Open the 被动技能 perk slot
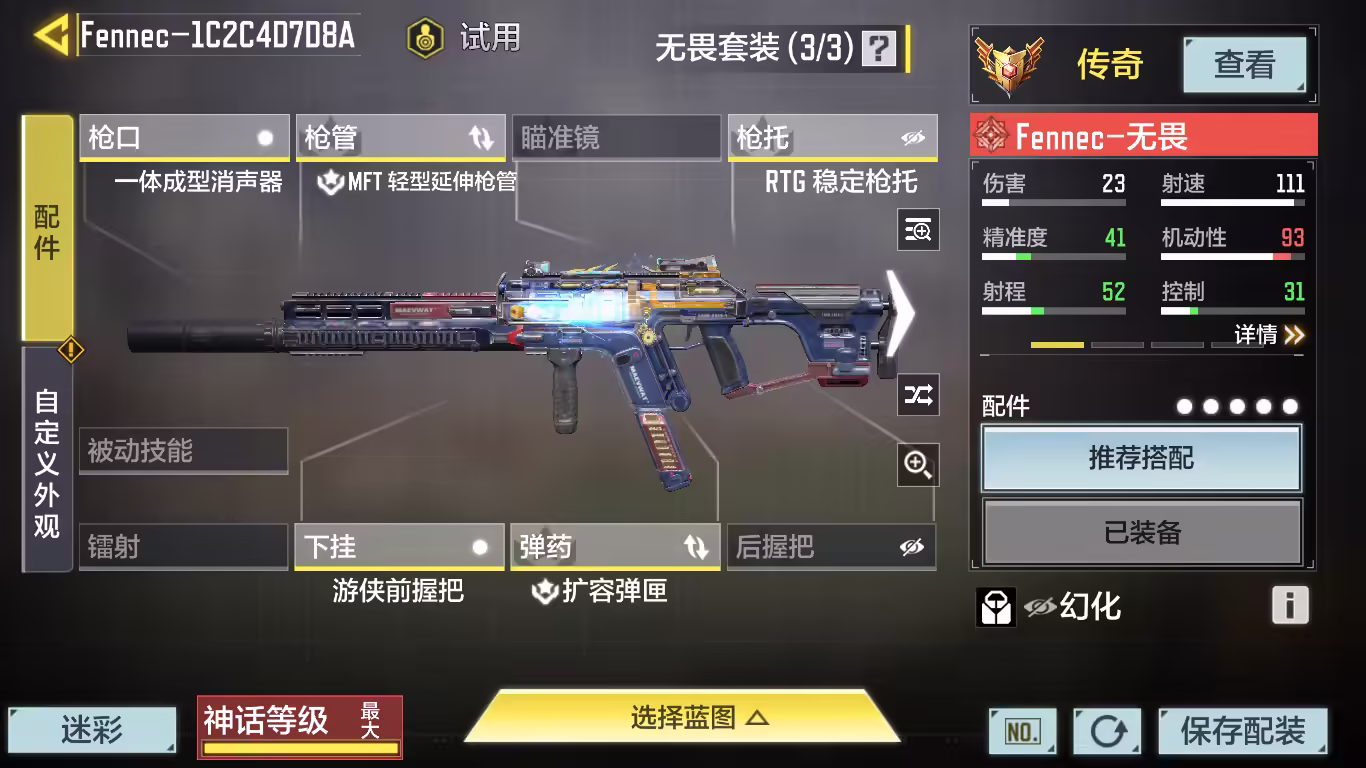 point(183,451)
